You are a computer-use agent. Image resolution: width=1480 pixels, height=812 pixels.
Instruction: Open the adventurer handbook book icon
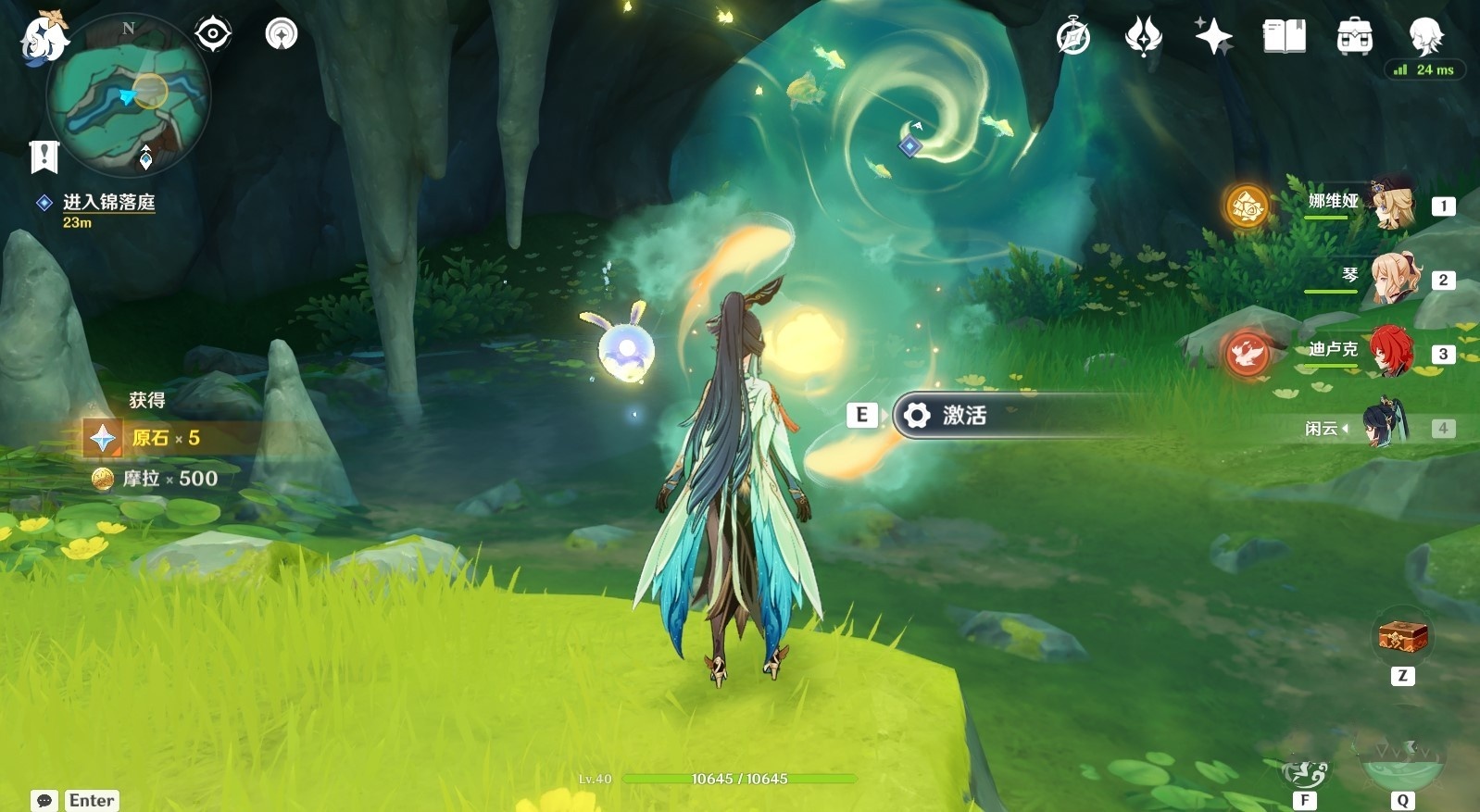tap(1284, 37)
